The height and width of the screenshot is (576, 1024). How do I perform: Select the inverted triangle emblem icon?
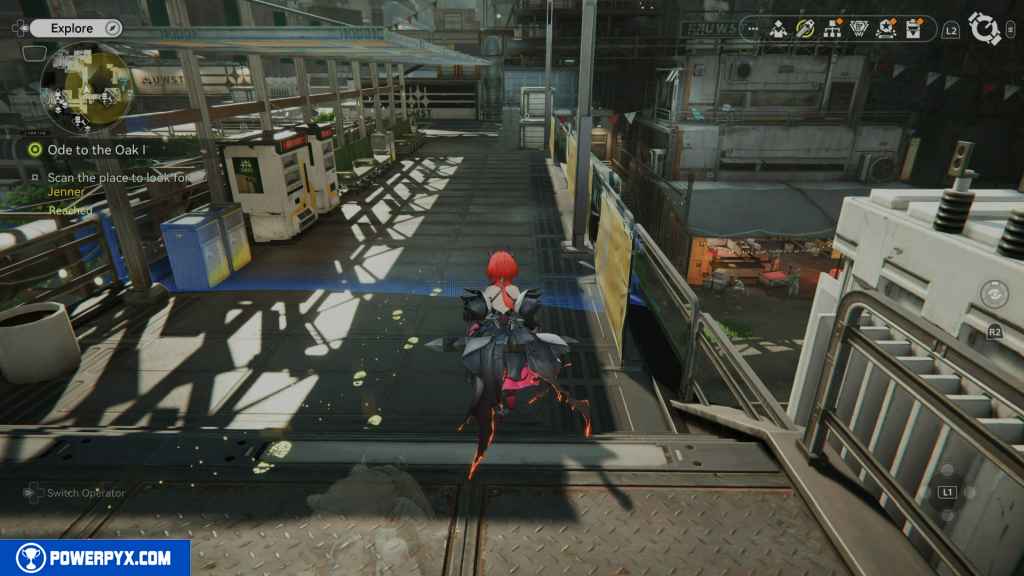point(858,29)
